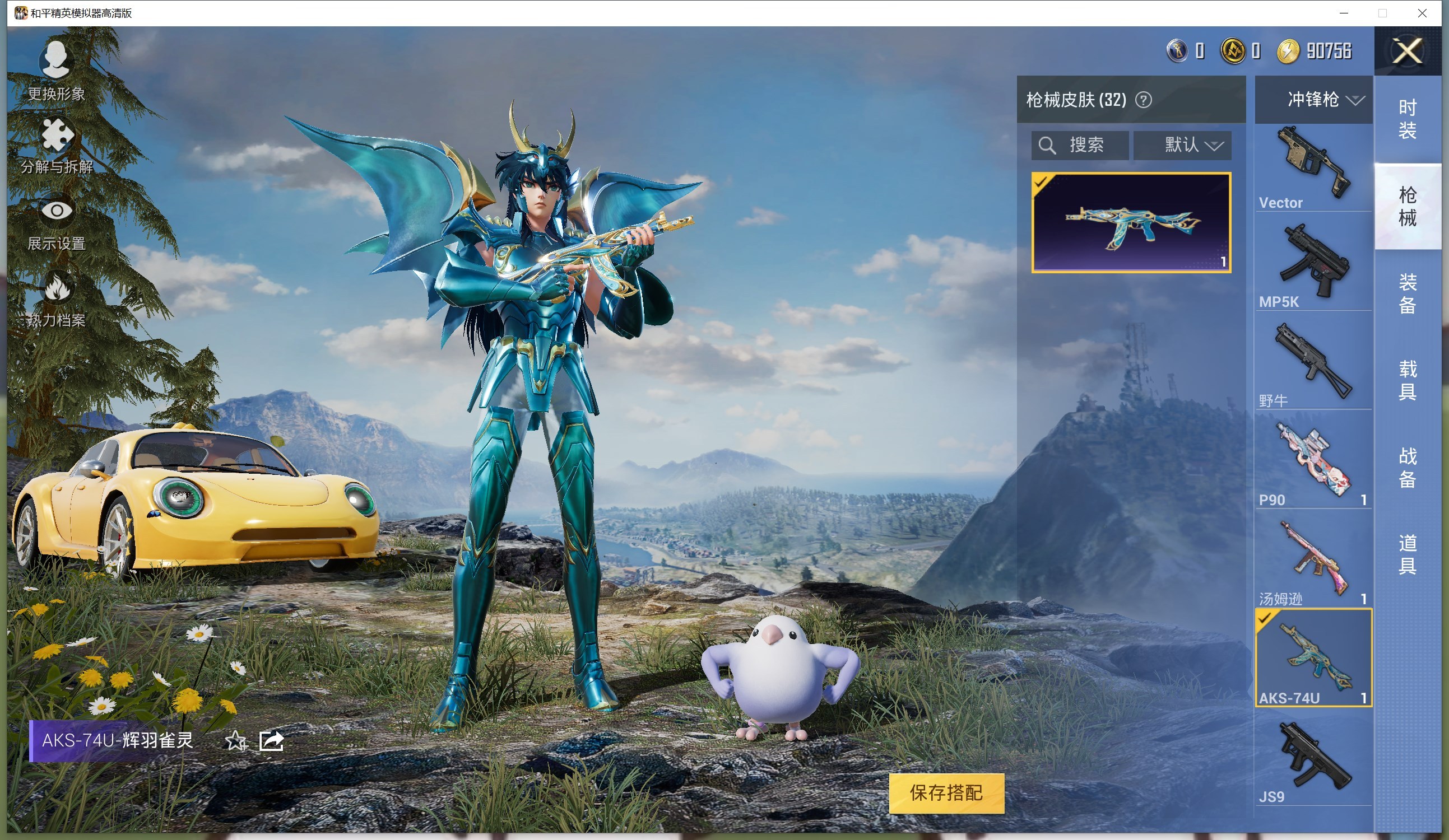The image size is (1449, 840).
Task: Click the 搜索 skin search field
Action: (x=1080, y=145)
